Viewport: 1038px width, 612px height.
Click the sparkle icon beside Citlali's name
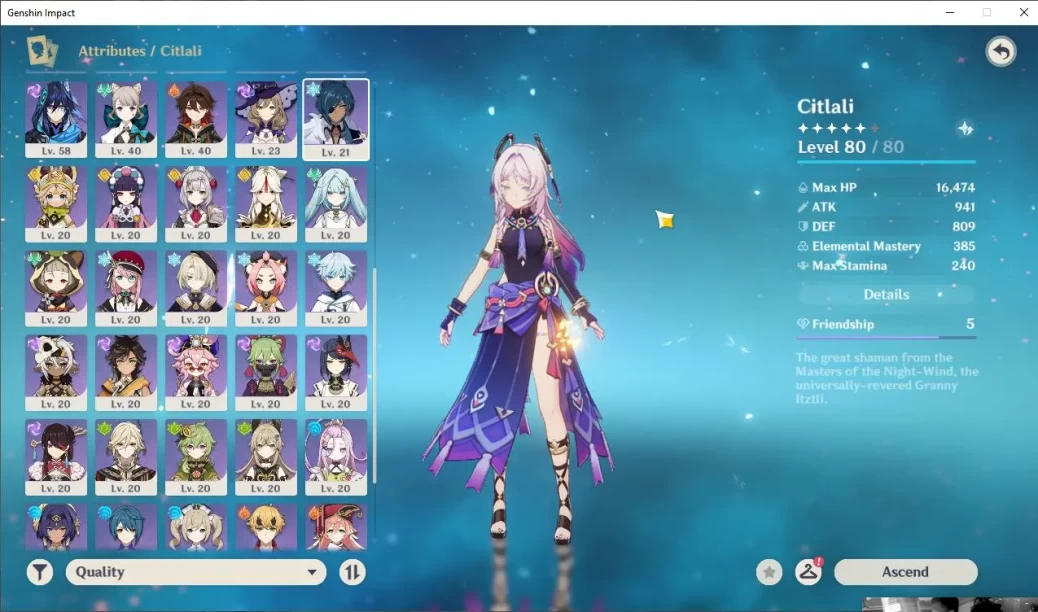tap(965, 129)
